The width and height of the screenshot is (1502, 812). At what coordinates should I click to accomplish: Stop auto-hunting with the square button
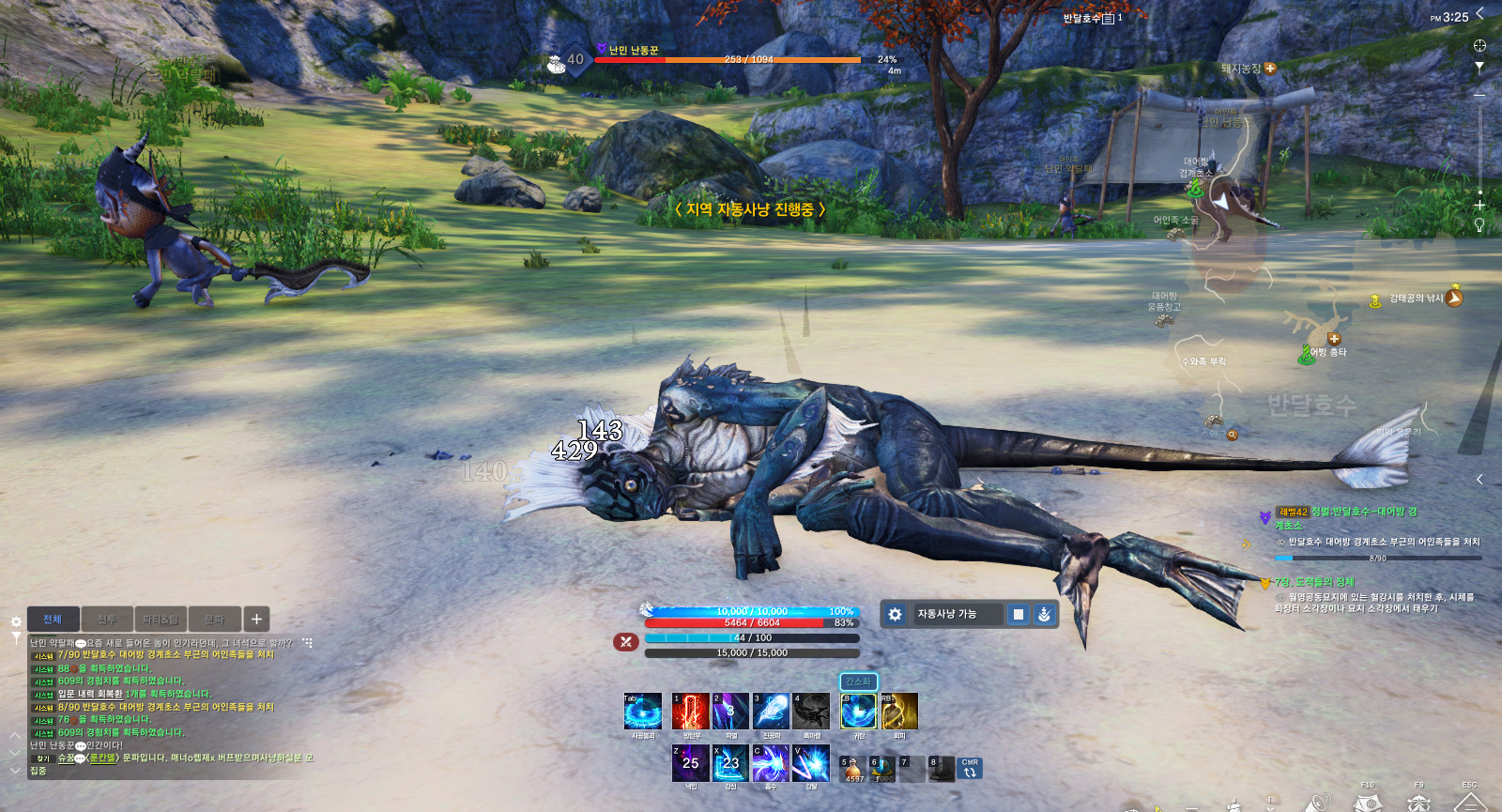[1019, 614]
